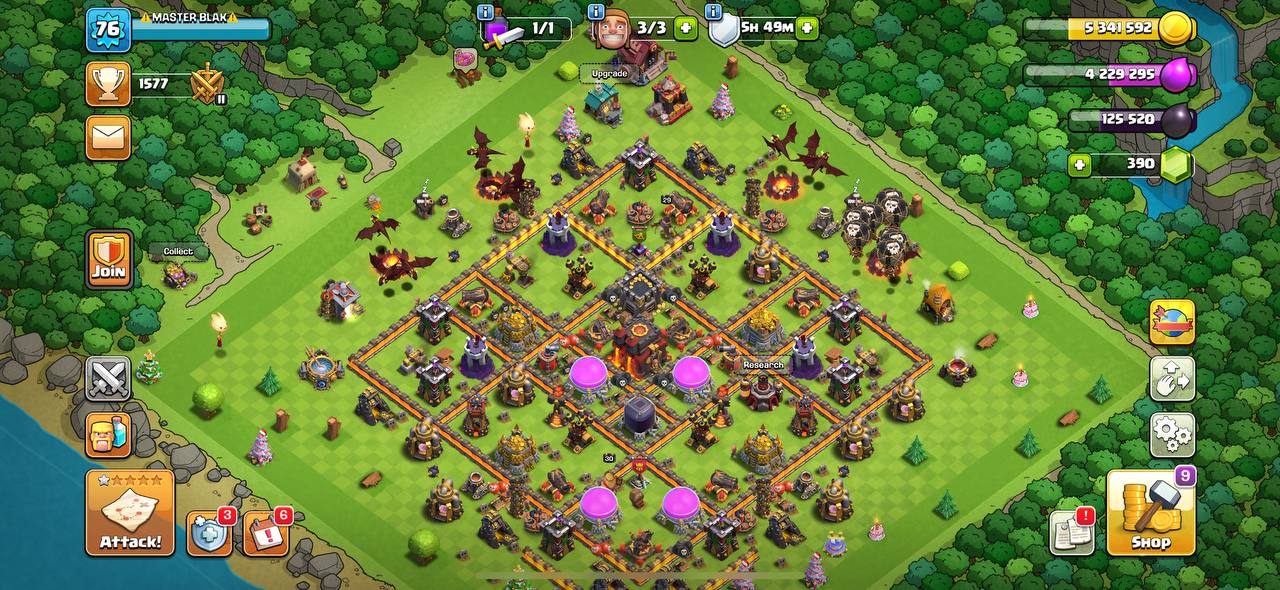
Task: Tap the Attack! map button
Action: pyautogui.click(x=130, y=513)
